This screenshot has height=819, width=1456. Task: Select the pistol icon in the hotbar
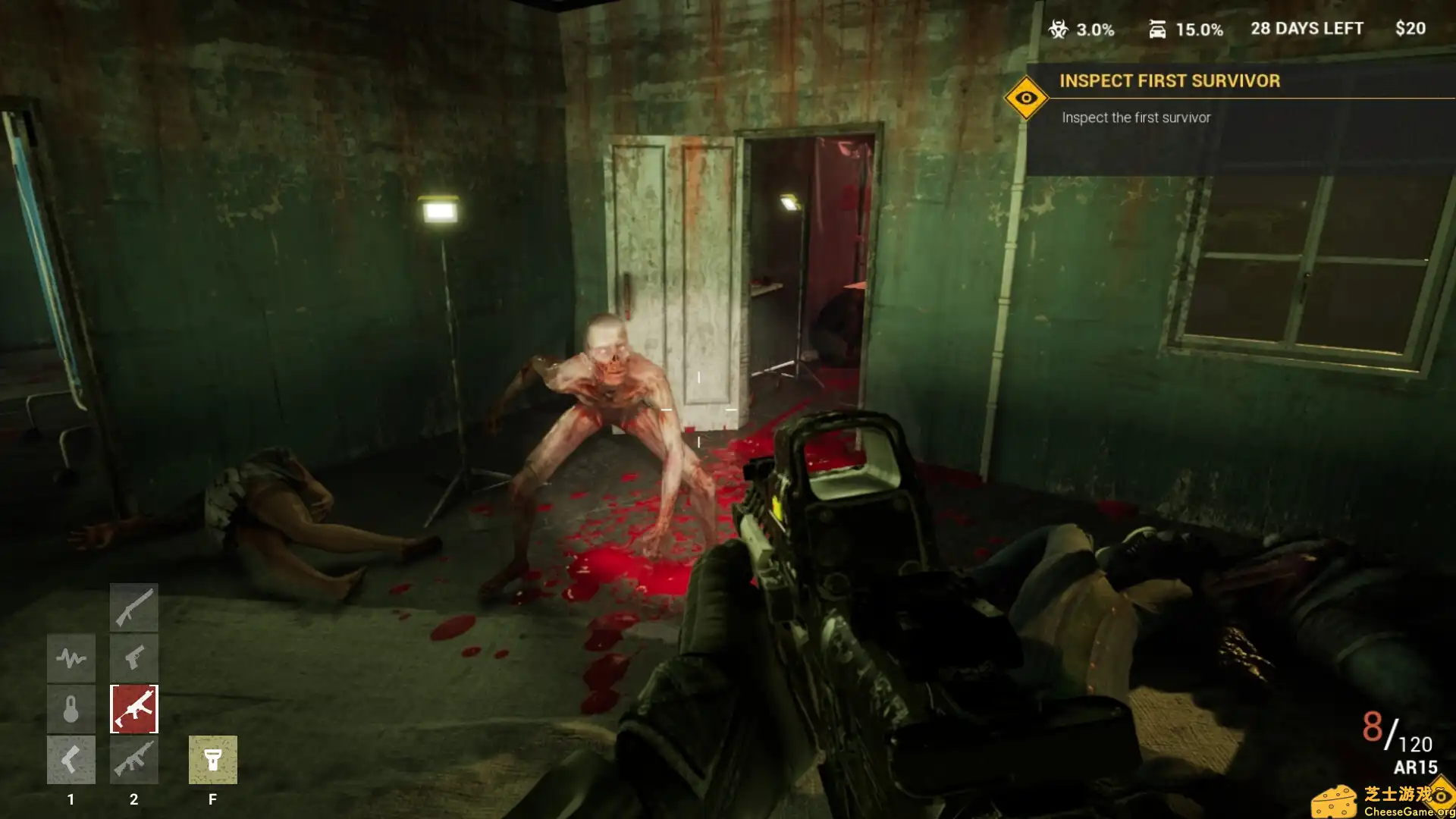(134, 657)
